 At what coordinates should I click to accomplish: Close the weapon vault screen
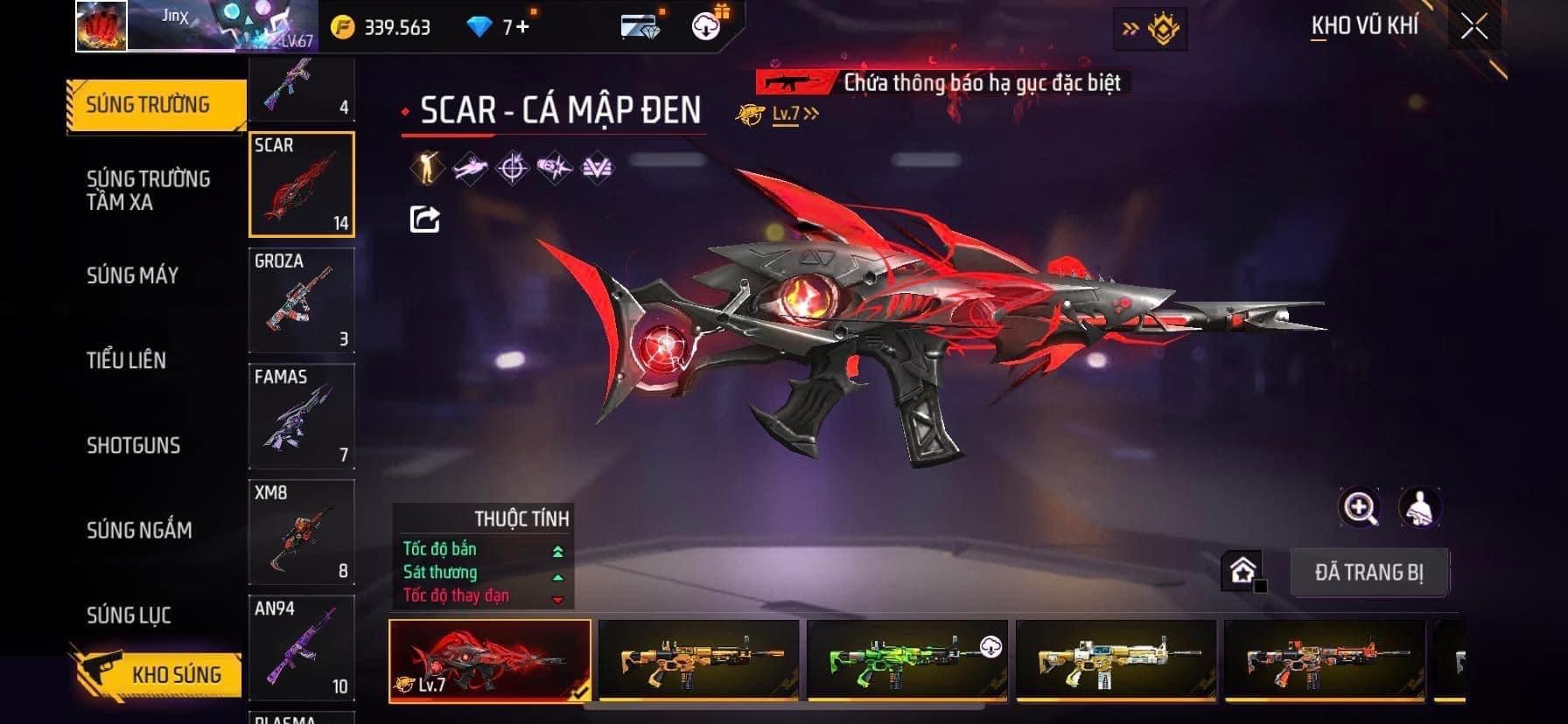coord(1474,27)
